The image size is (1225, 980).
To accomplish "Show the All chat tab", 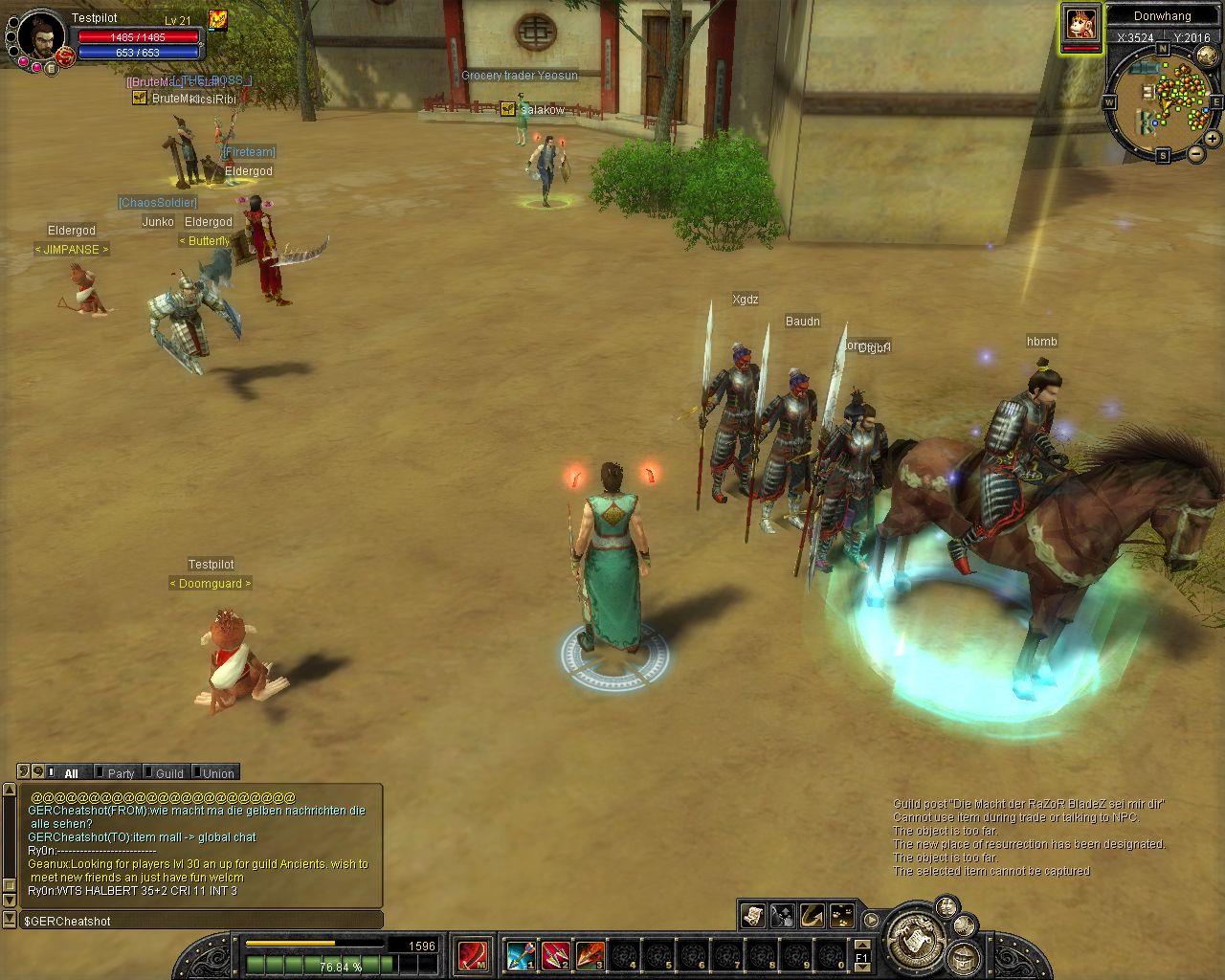I will click(x=67, y=773).
